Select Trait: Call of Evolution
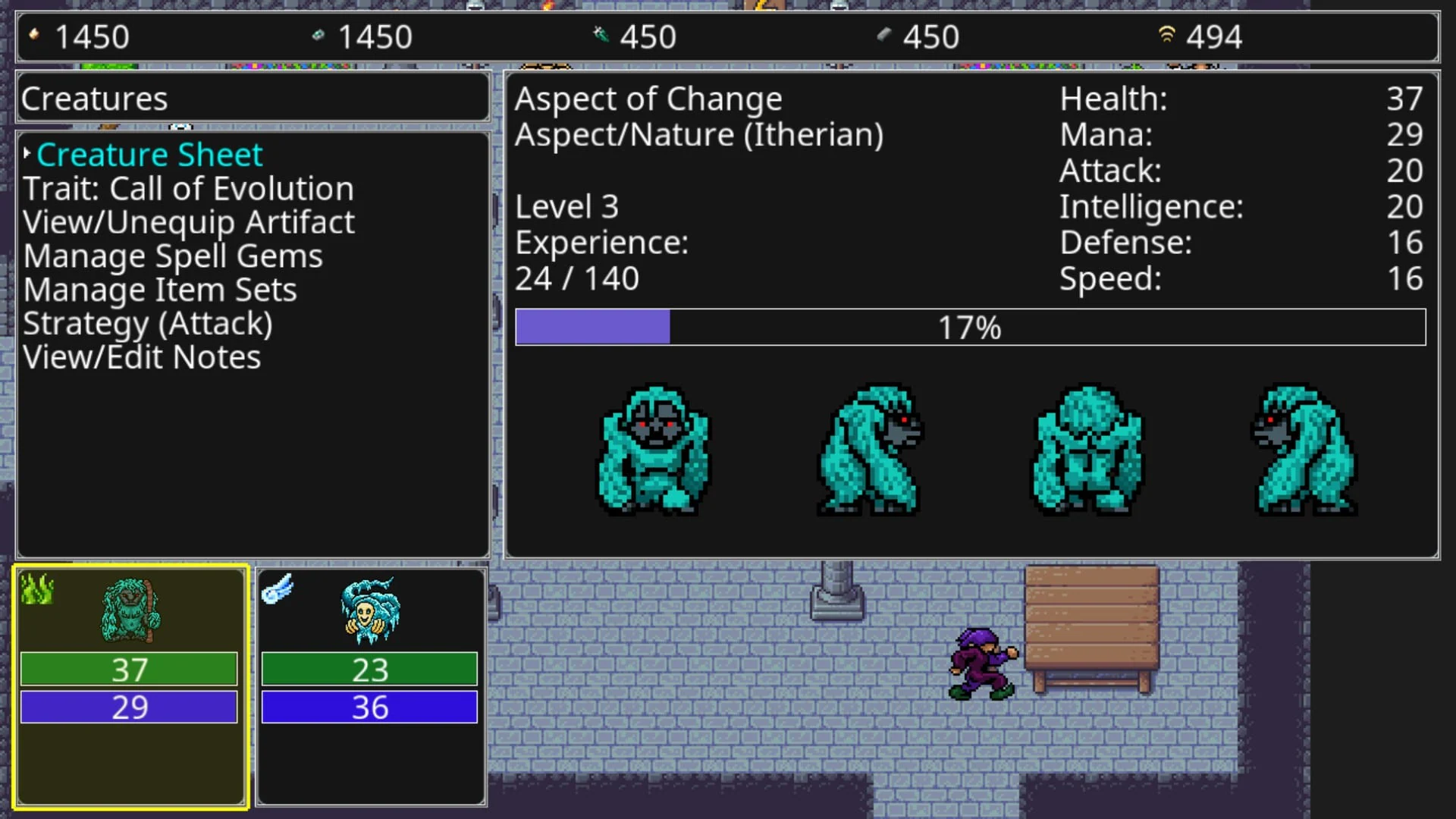Screen dimensions: 1456x819 pos(188,188)
